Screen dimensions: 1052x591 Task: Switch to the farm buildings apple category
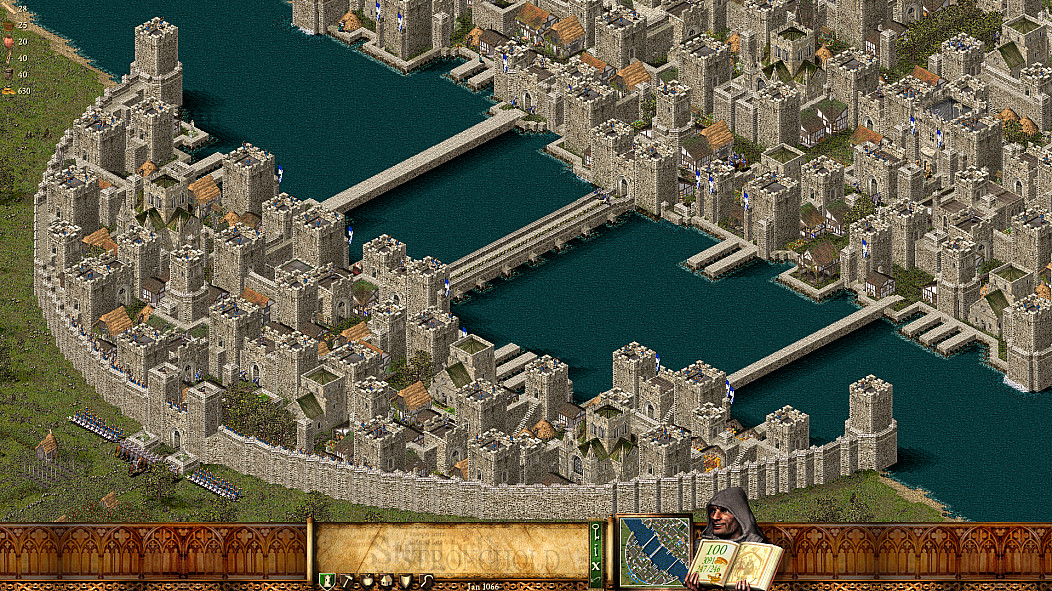(366, 580)
